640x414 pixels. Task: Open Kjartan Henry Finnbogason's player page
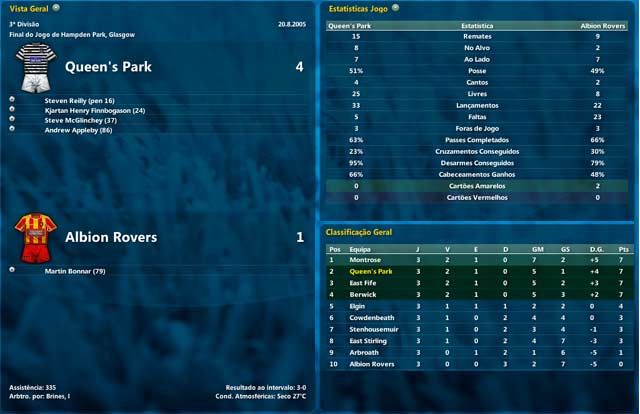coord(95,110)
